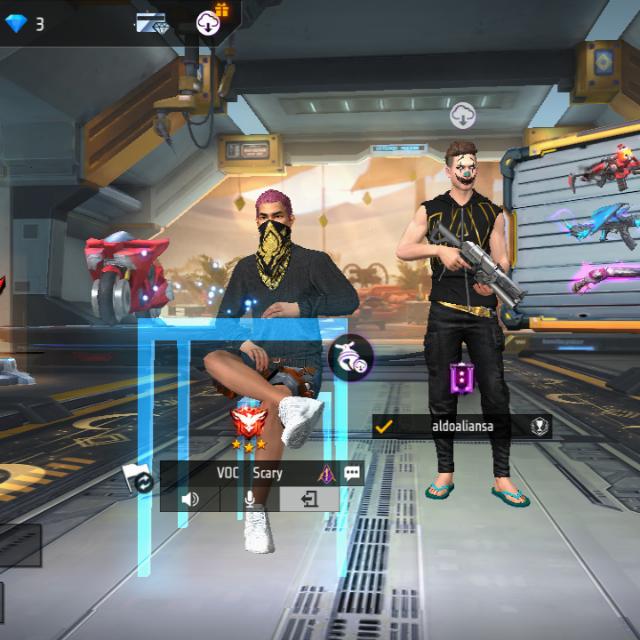Open the diamond top-up card icon
Viewport: 640px width, 640px height.
(153, 24)
